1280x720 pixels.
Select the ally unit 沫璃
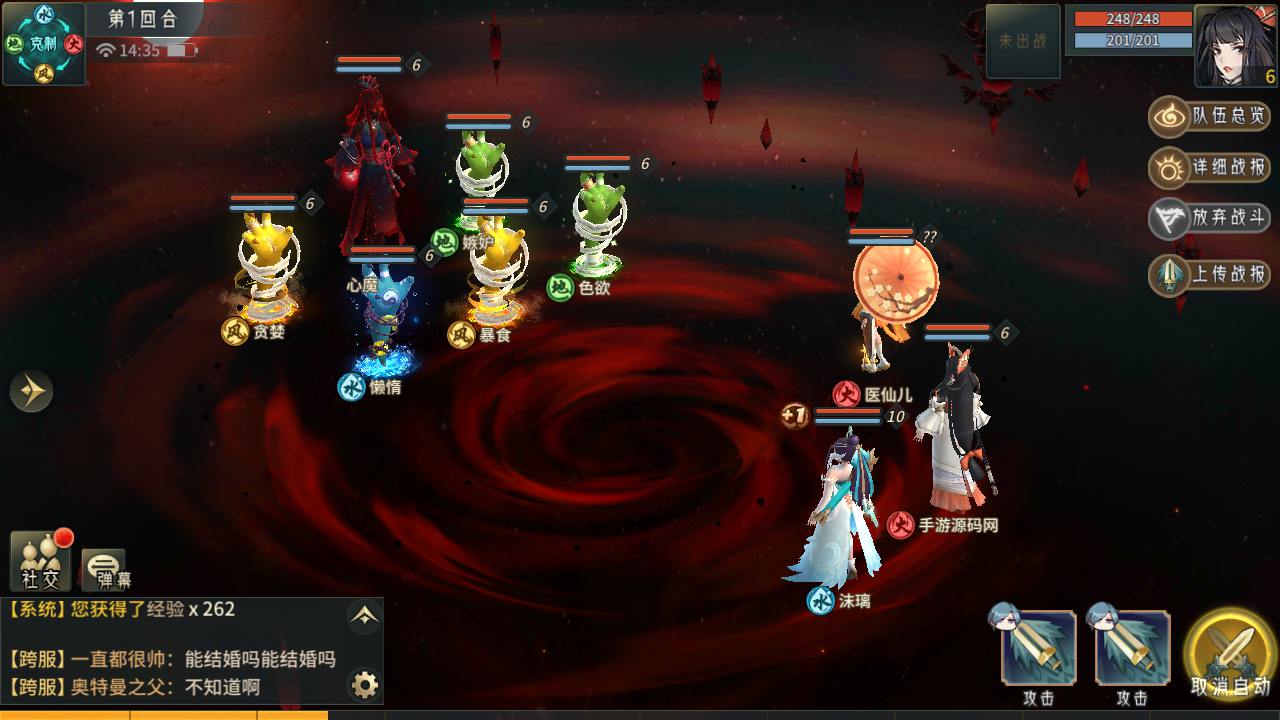[840, 510]
